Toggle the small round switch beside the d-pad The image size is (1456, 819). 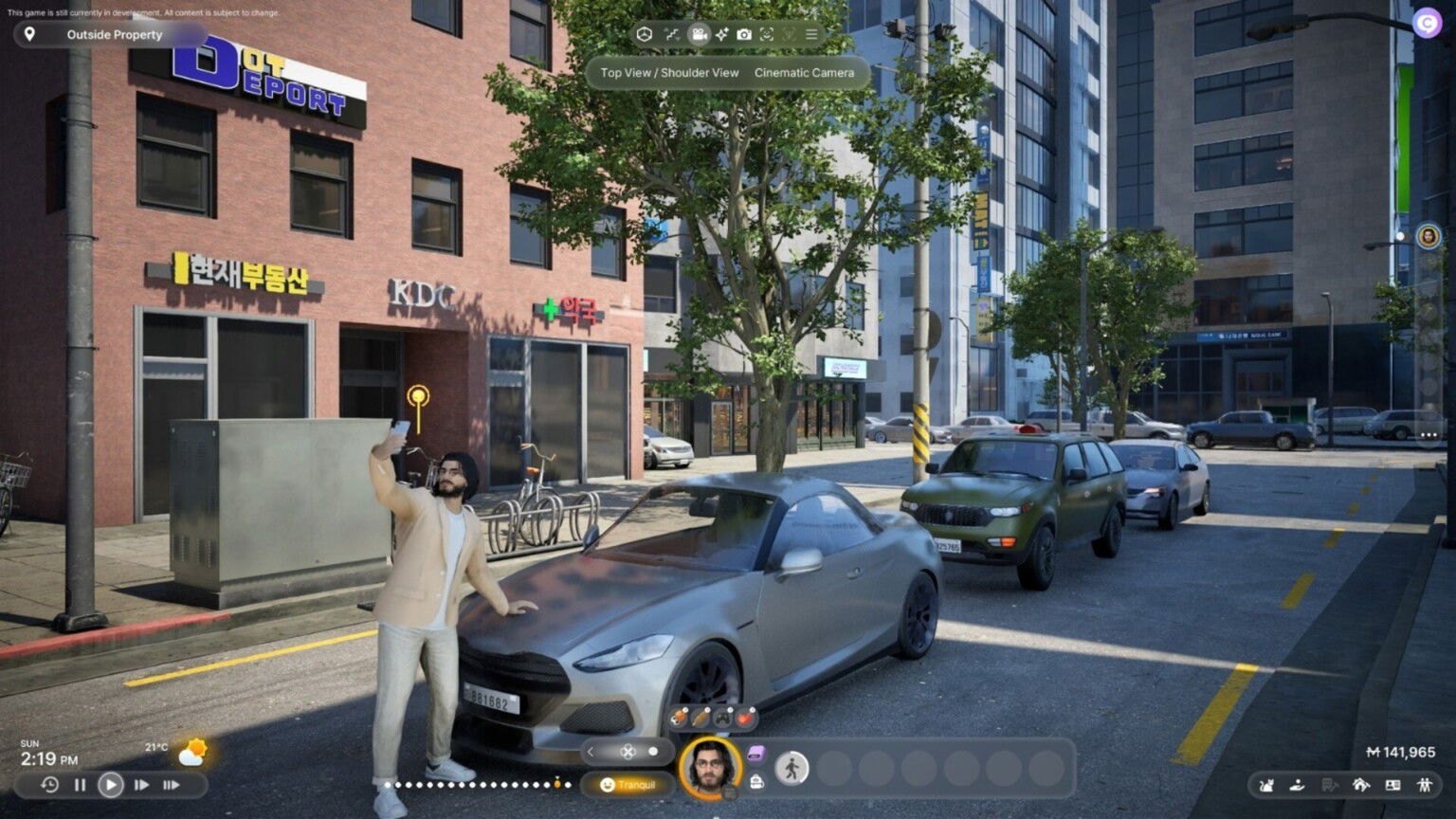652,750
